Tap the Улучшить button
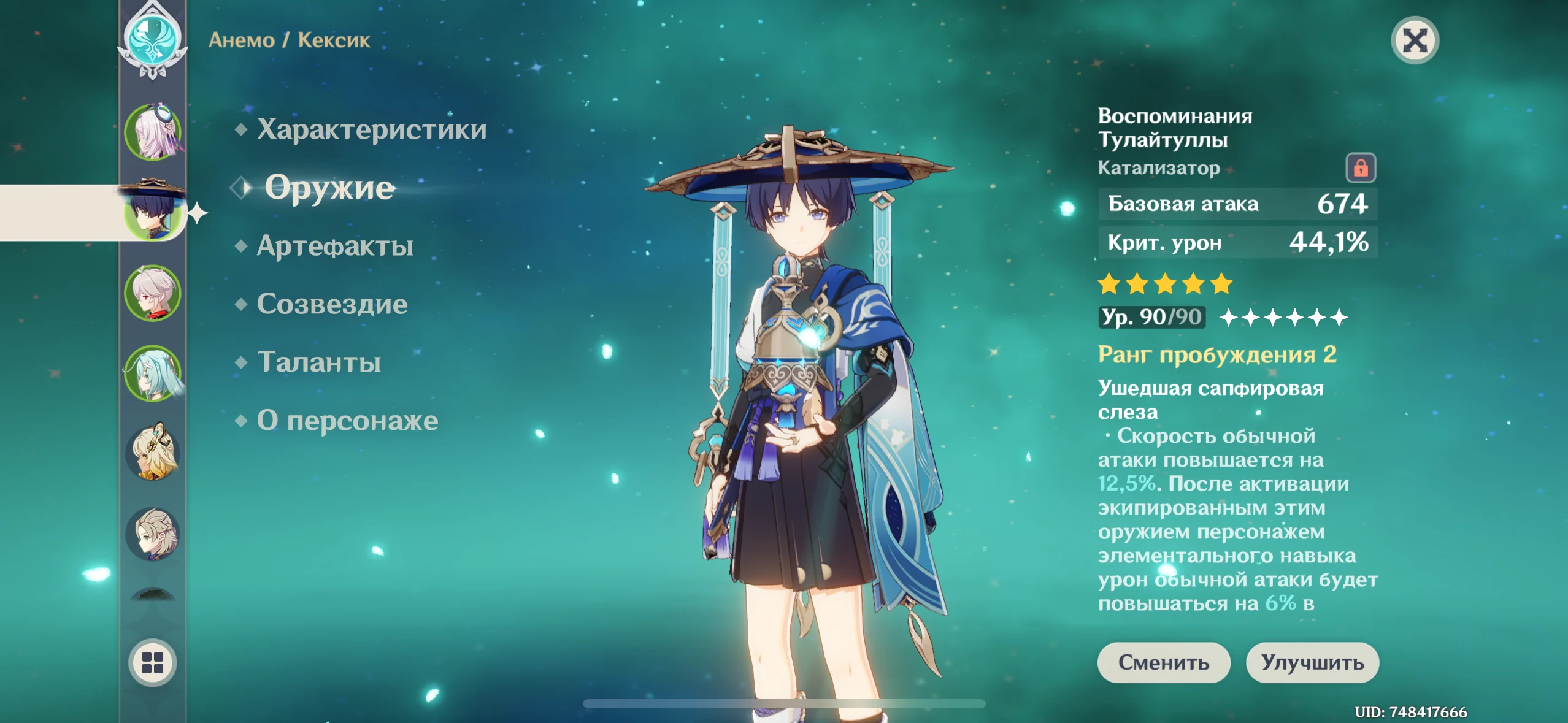 click(x=1312, y=662)
